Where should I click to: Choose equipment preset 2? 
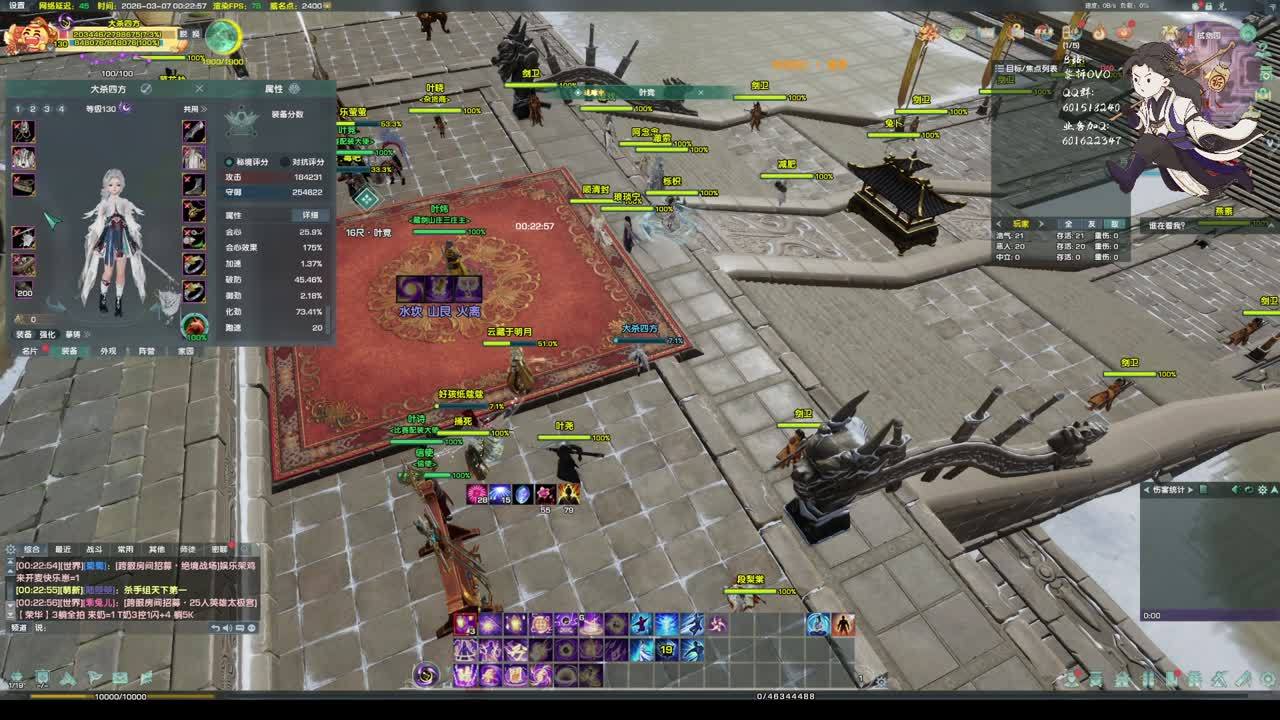click(33, 109)
